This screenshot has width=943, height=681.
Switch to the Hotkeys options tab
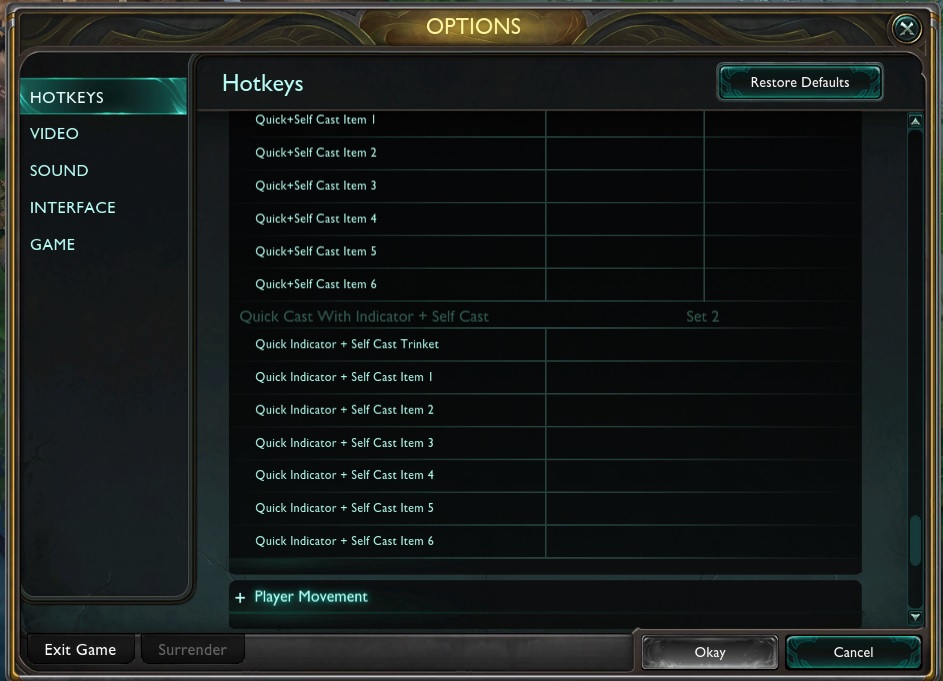[67, 97]
